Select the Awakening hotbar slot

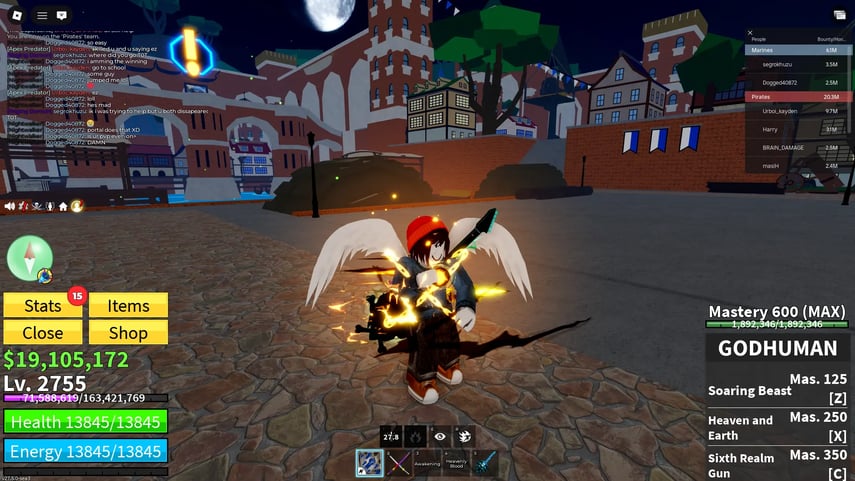[x=427, y=464]
